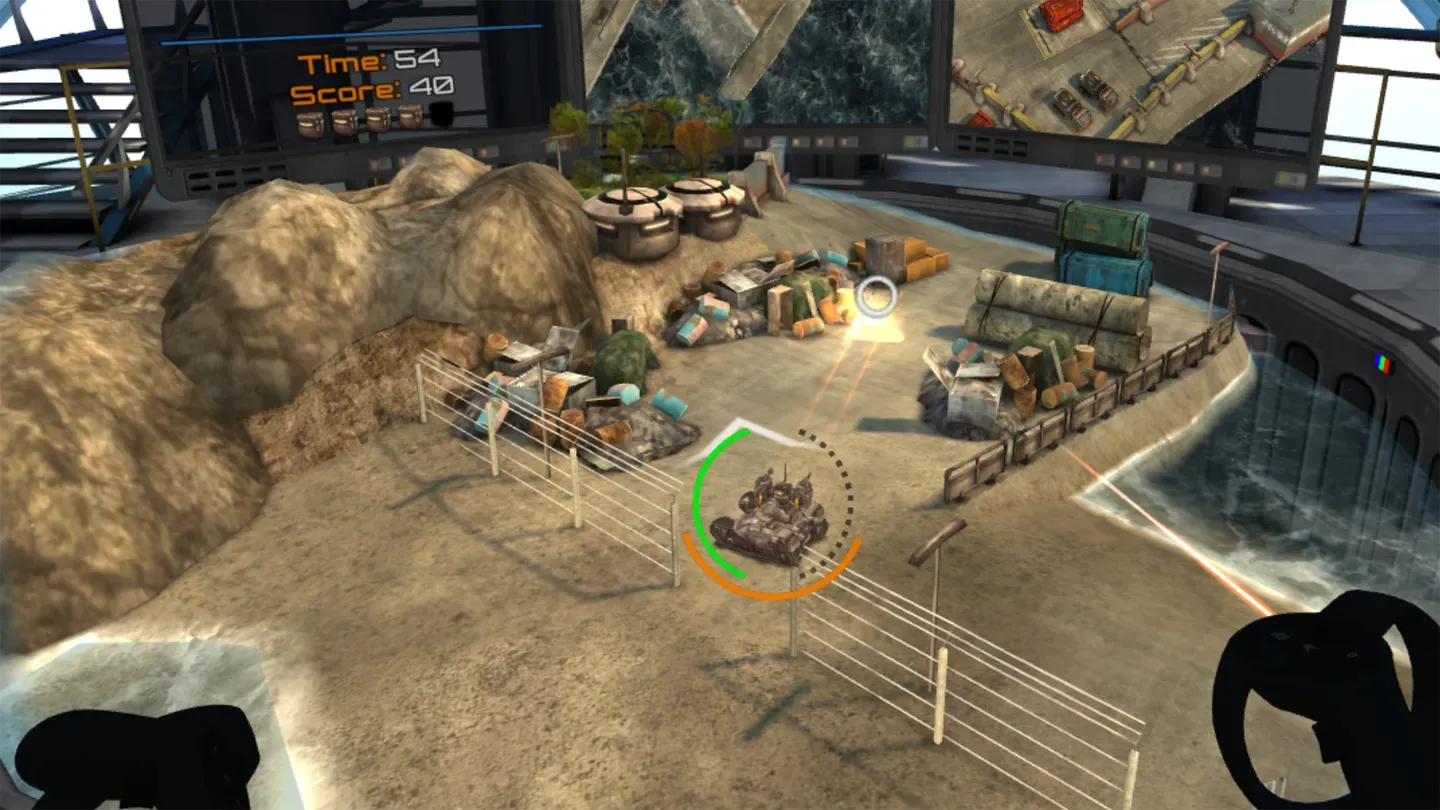Click the two parked tanks on the right monitor
The width and height of the screenshot is (1440, 810).
pos(1085,97)
